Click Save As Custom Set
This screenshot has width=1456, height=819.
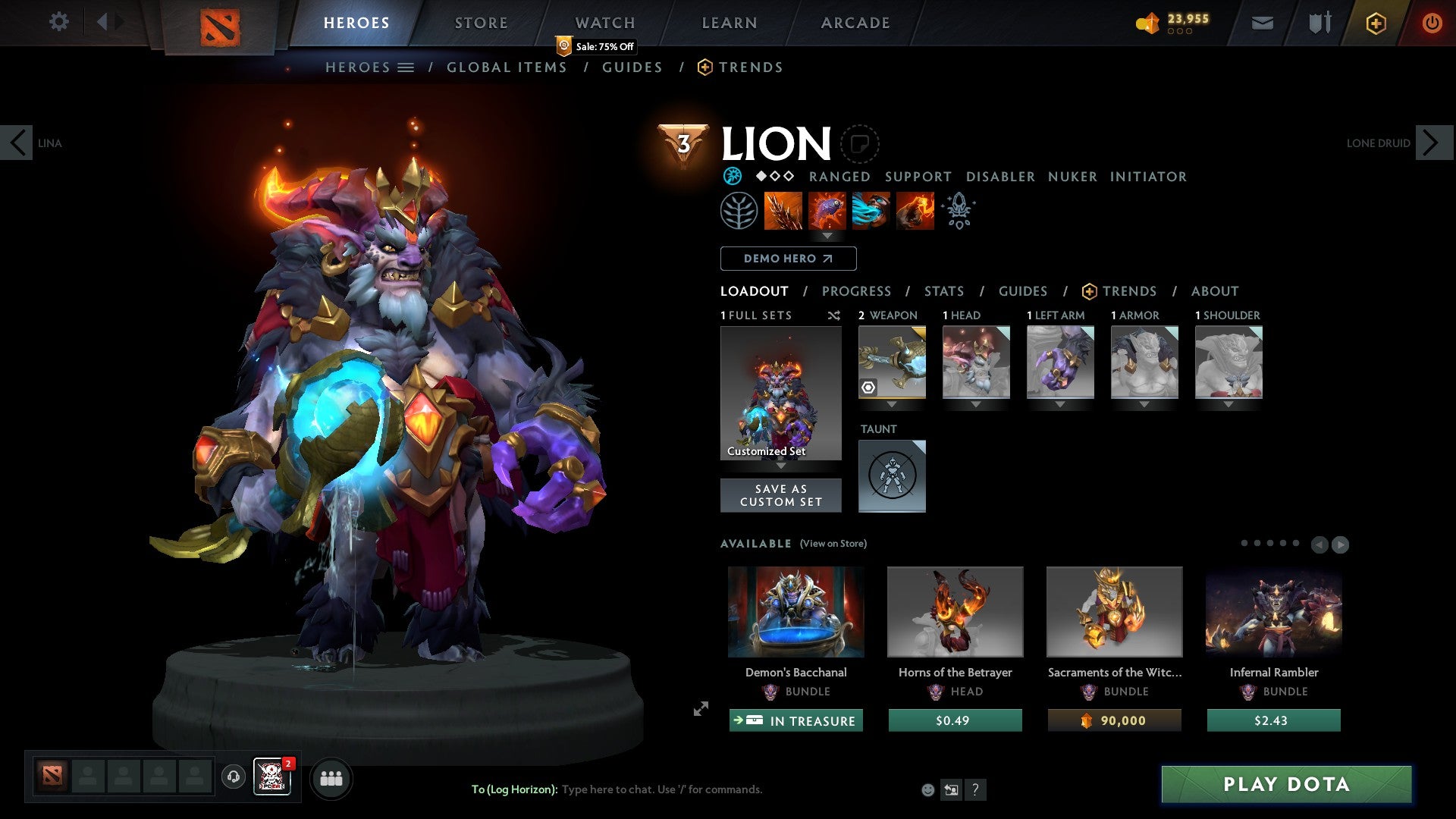click(780, 495)
